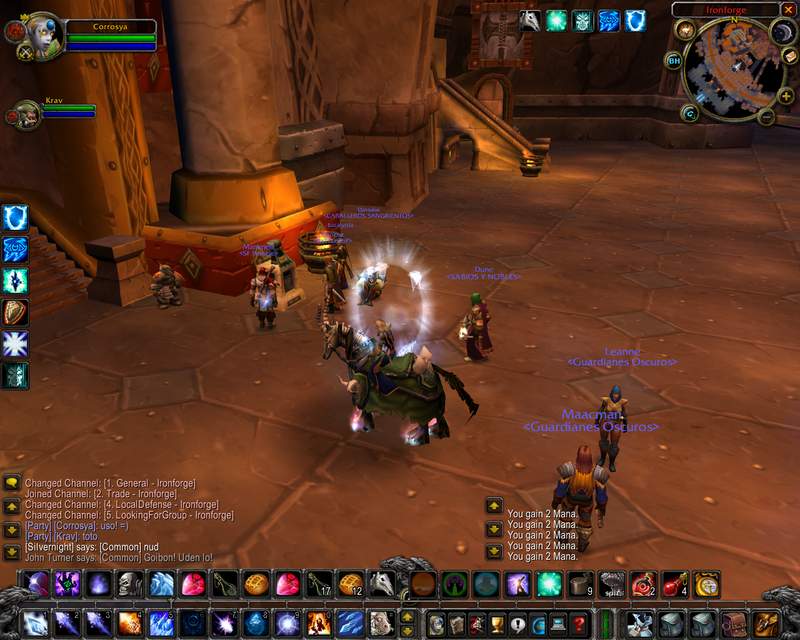This screenshot has height=640, width=800.
Task: Use the red potion with count 4
Action: (675, 583)
